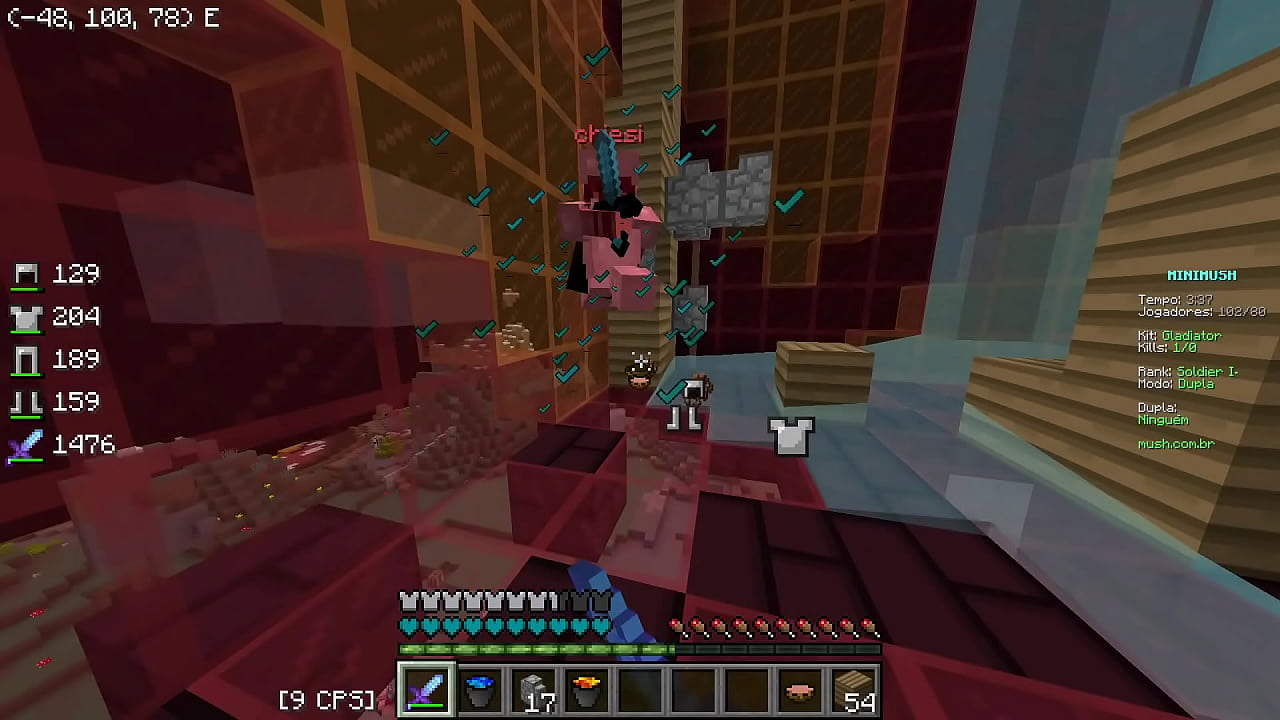Choose the cobblestone stack in the hotbar
The image size is (1280, 720).
point(534,690)
